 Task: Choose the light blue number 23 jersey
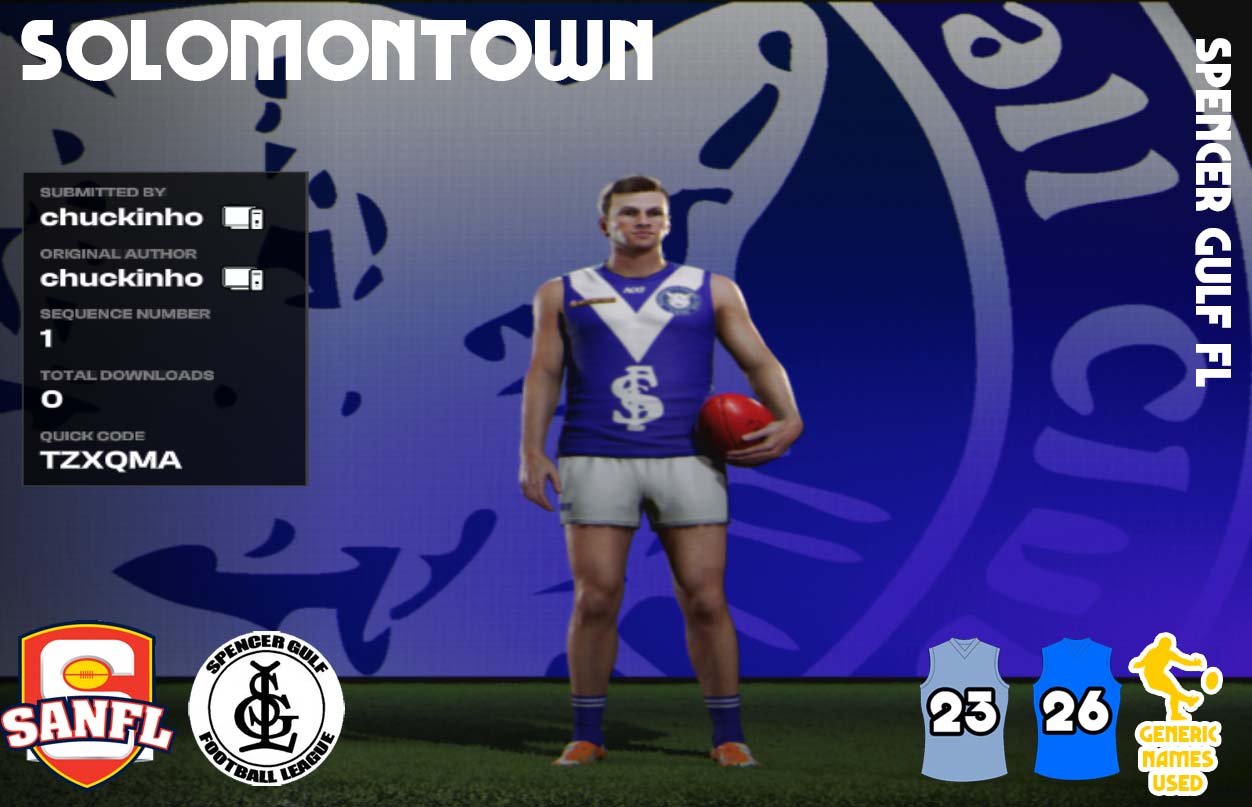click(x=964, y=708)
